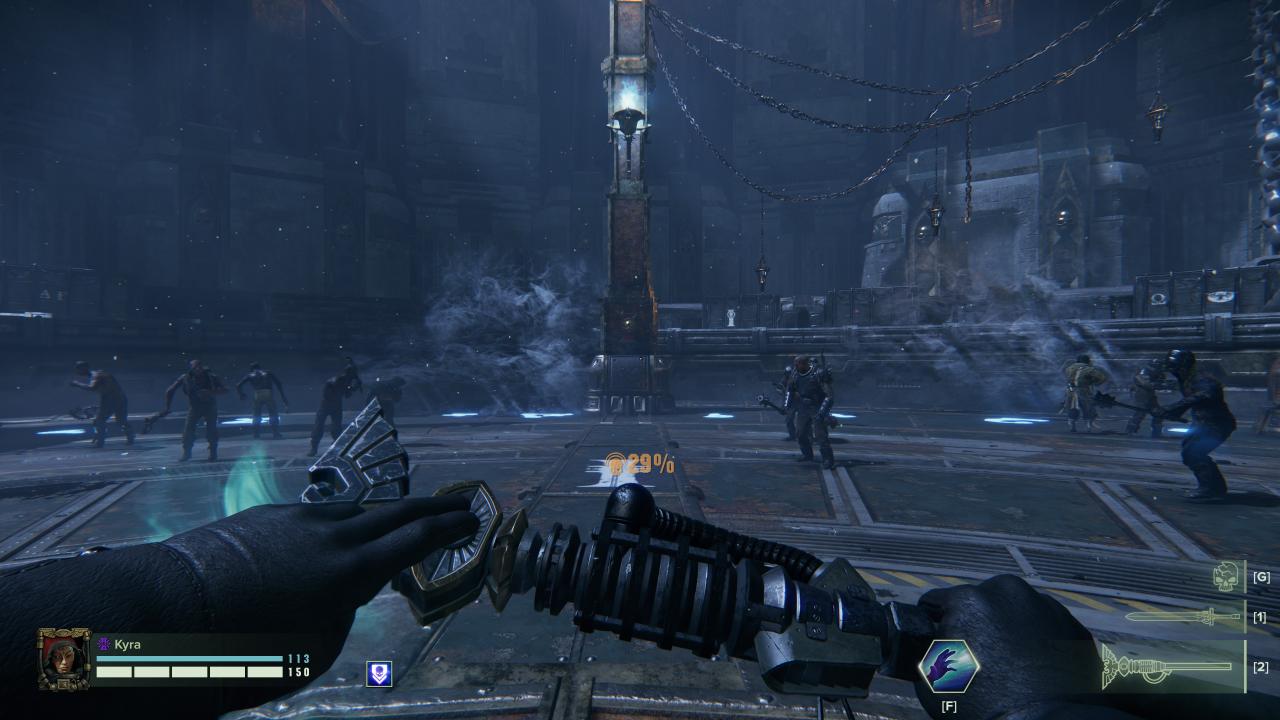The image size is (1280, 720).
Task: Click the blue shield buff icon
Action: tap(379, 674)
